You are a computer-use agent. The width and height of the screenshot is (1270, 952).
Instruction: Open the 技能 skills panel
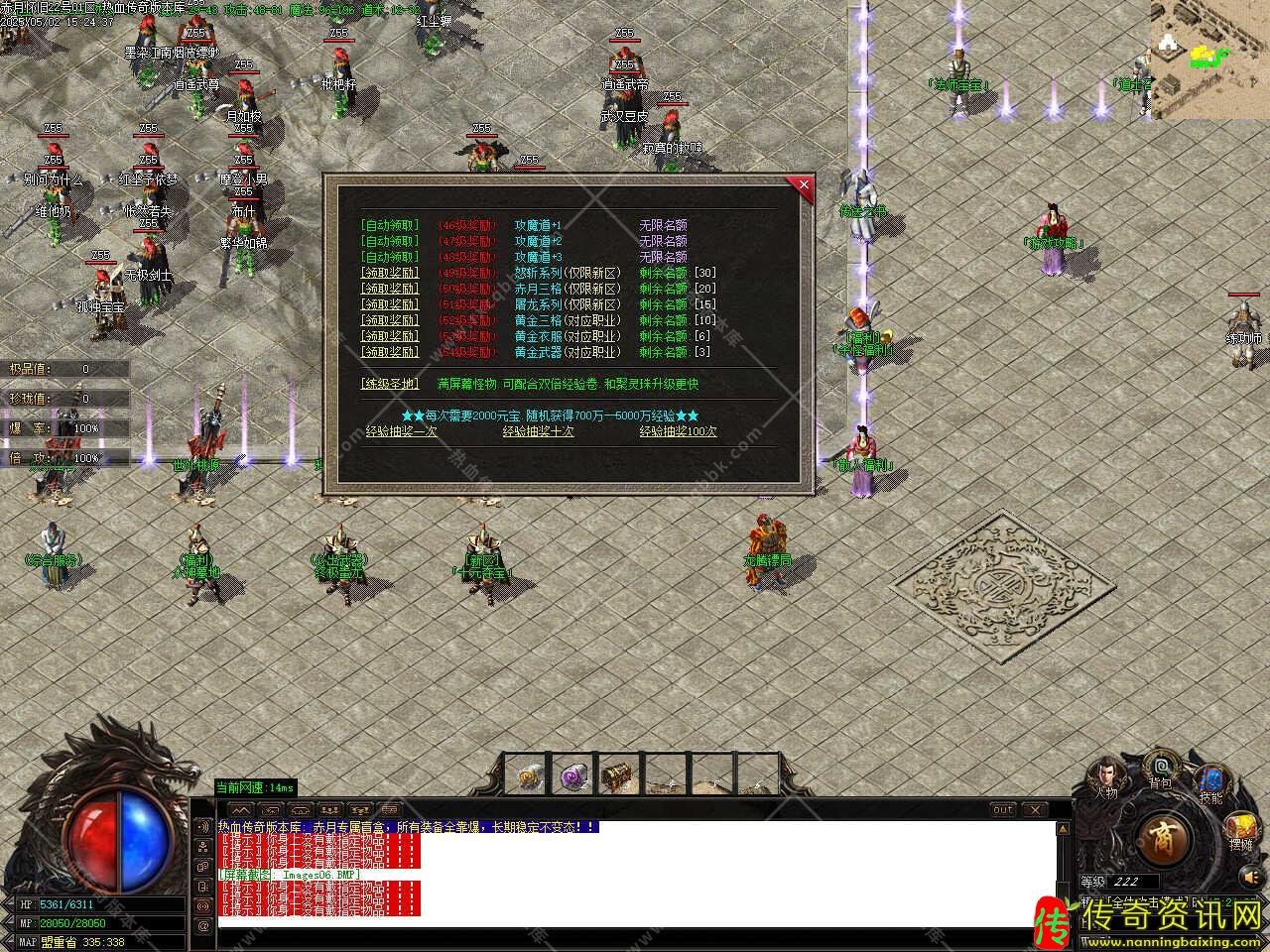(1210, 783)
